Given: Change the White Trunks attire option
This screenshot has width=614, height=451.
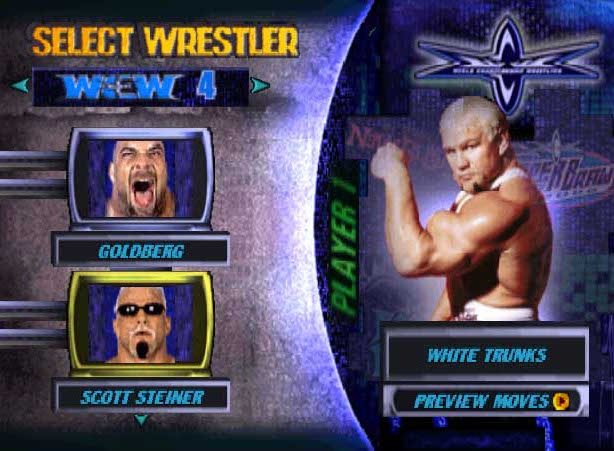Looking at the screenshot, I should 486,356.
